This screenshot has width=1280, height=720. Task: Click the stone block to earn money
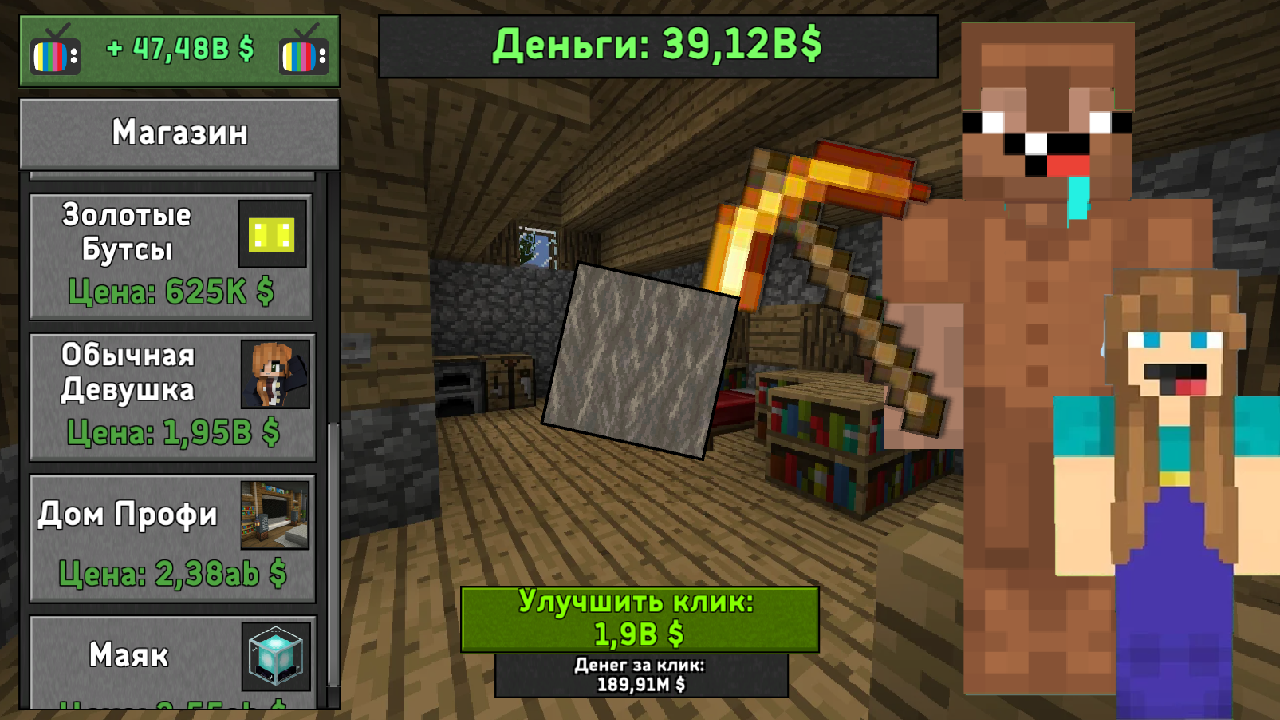click(640, 360)
